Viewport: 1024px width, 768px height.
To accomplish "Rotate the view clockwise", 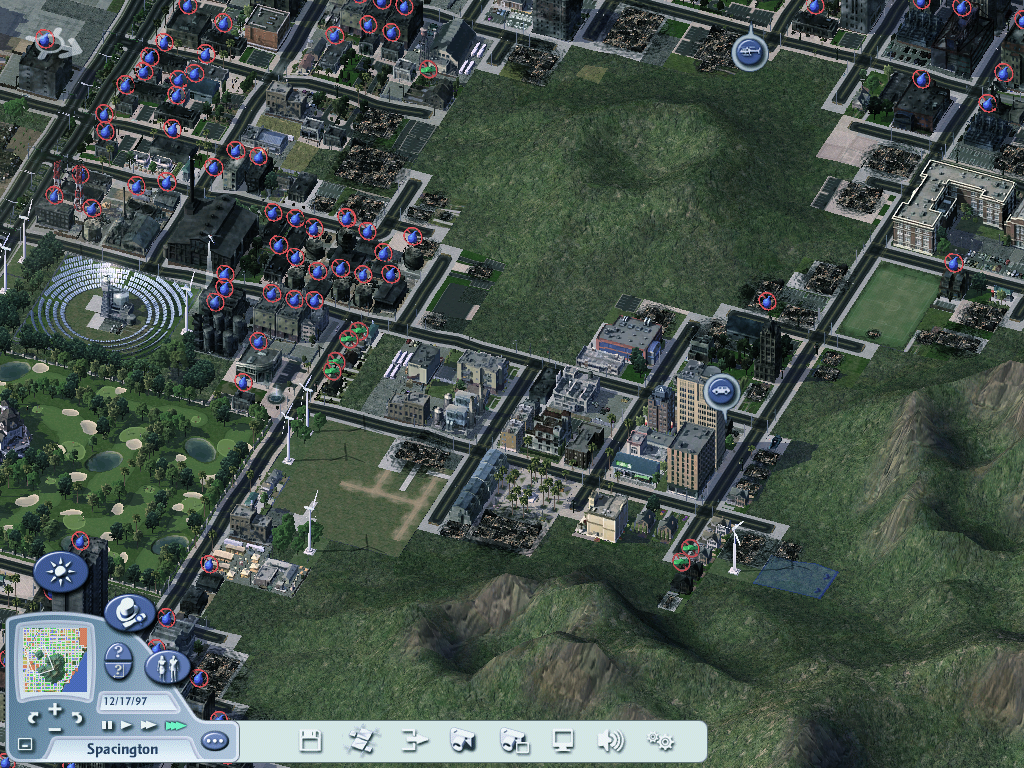I will [x=78, y=718].
